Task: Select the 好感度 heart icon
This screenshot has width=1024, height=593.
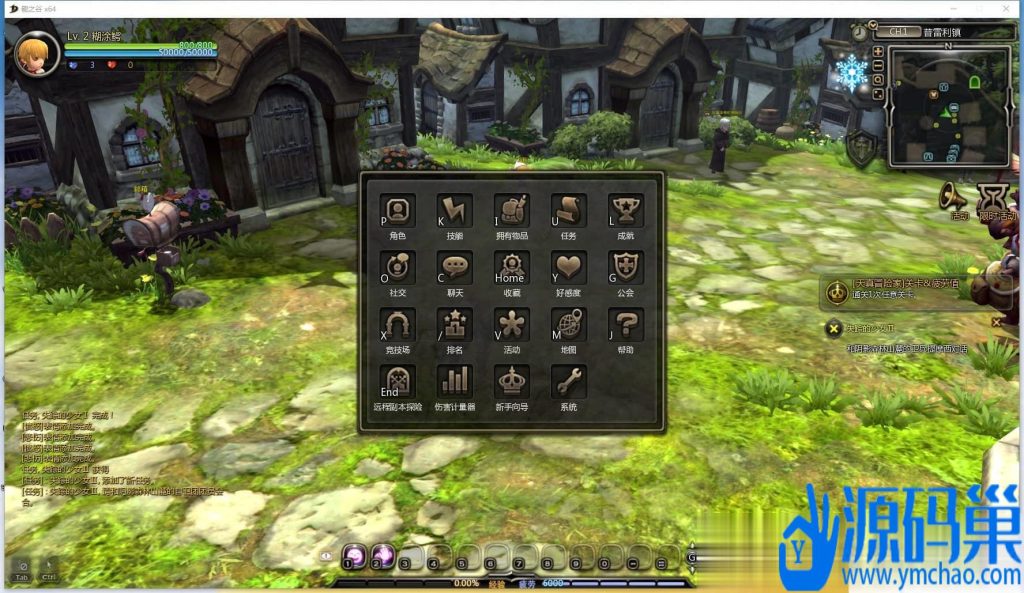Action: [568, 269]
